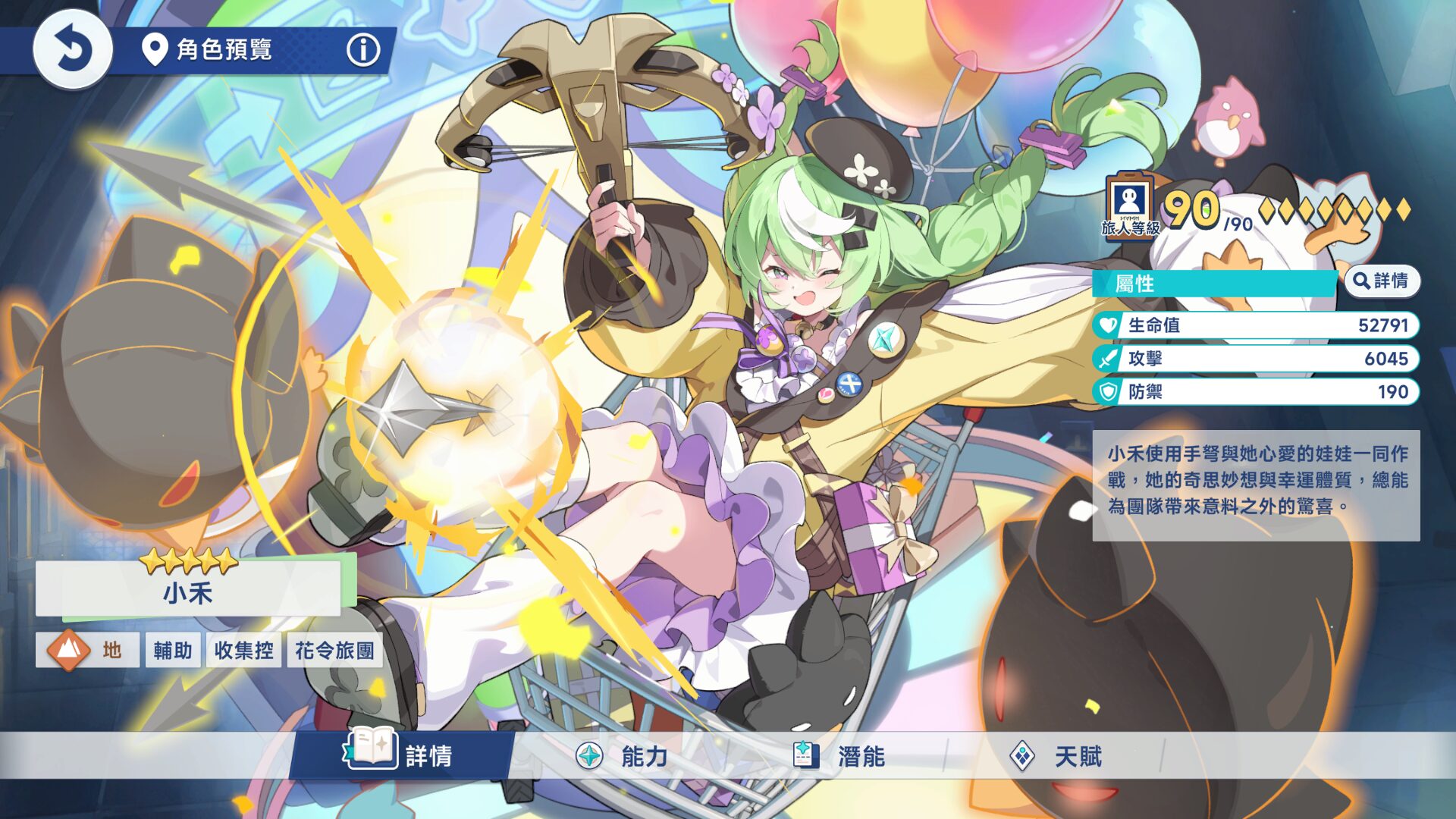The image size is (1456, 819).
Task: Click the back arrow button
Action: coord(73,50)
